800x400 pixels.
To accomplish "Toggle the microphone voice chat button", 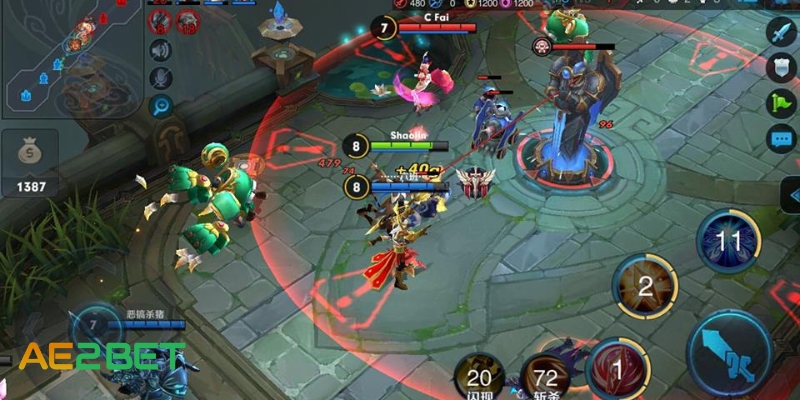I will point(160,78).
